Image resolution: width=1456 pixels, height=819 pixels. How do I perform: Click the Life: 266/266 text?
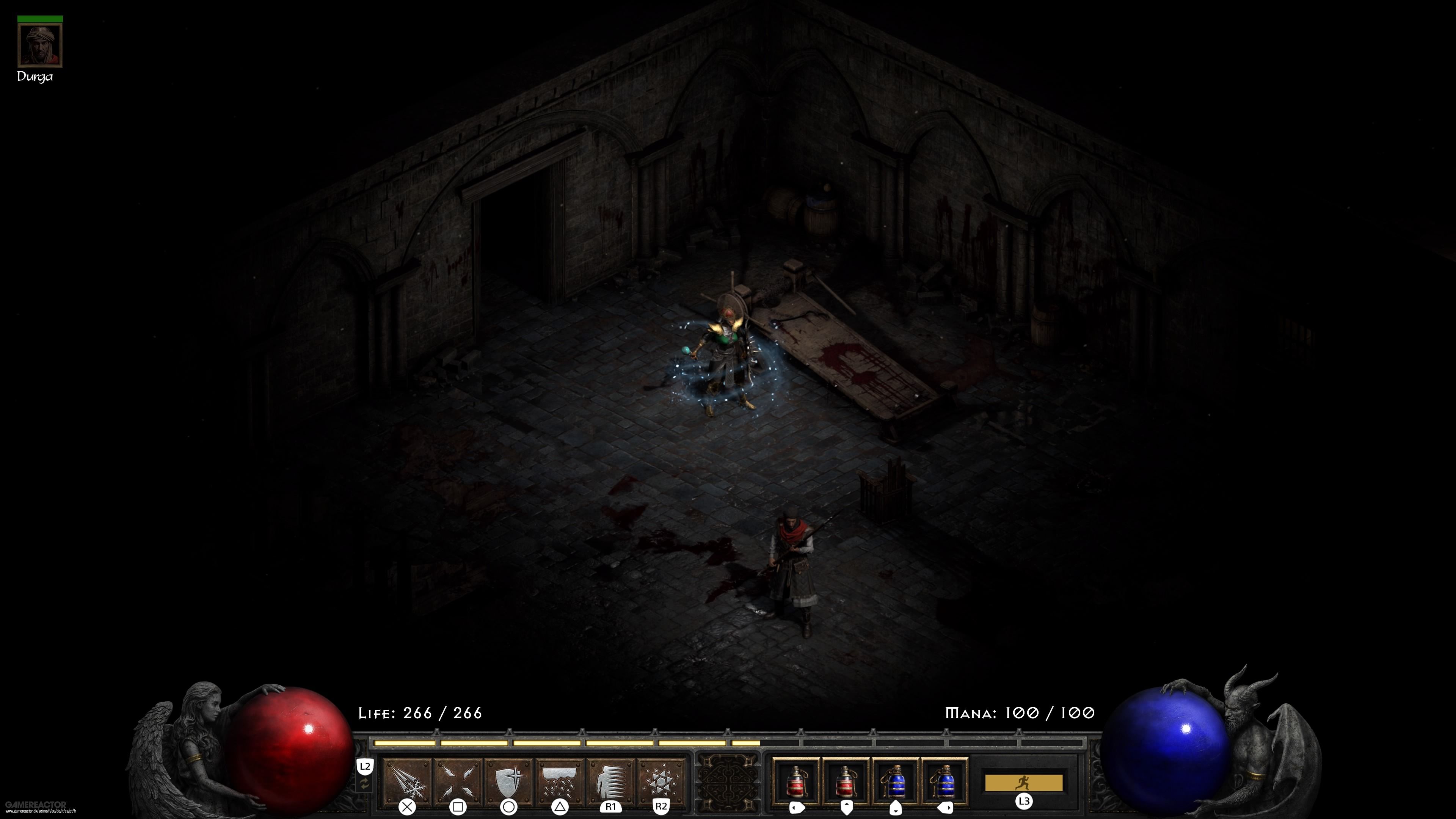(x=419, y=713)
